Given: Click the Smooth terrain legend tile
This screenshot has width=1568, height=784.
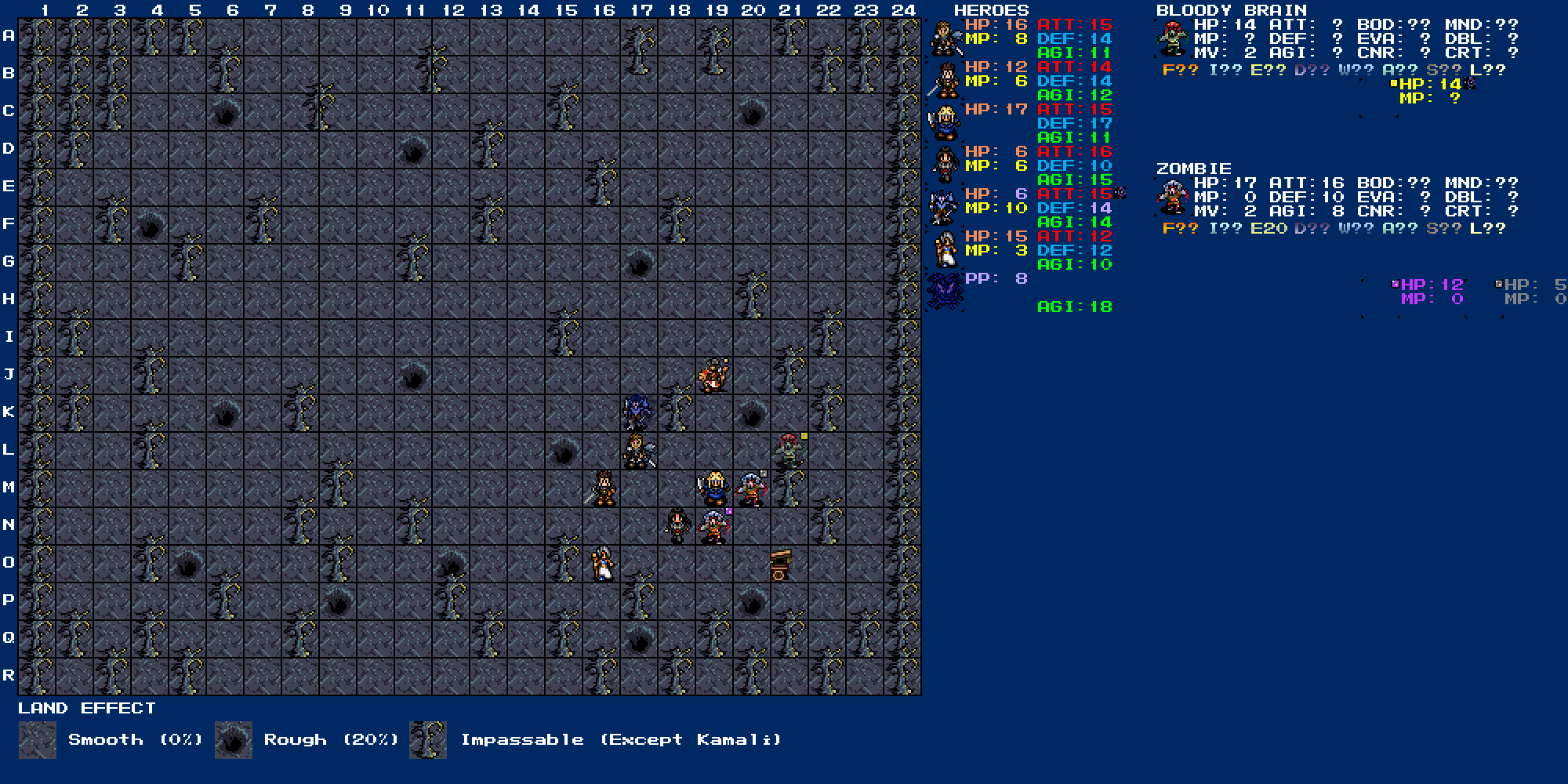Looking at the screenshot, I should [38, 740].
